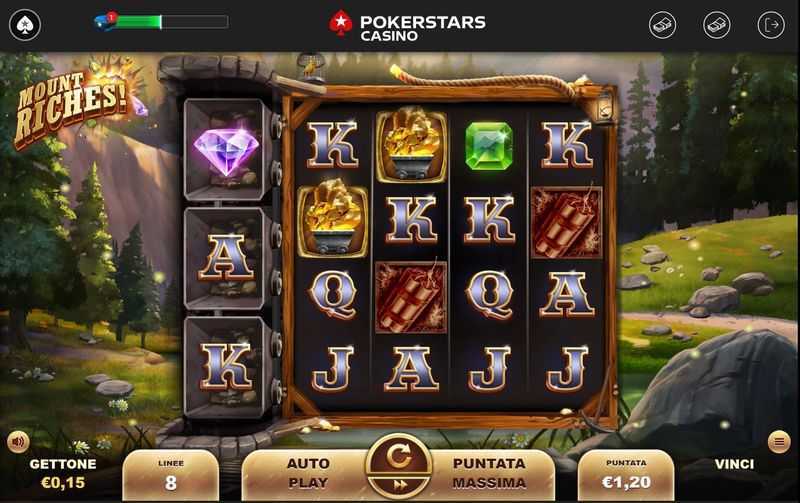Change the Linee count
The image size is (800, 503).
point(171,476)
